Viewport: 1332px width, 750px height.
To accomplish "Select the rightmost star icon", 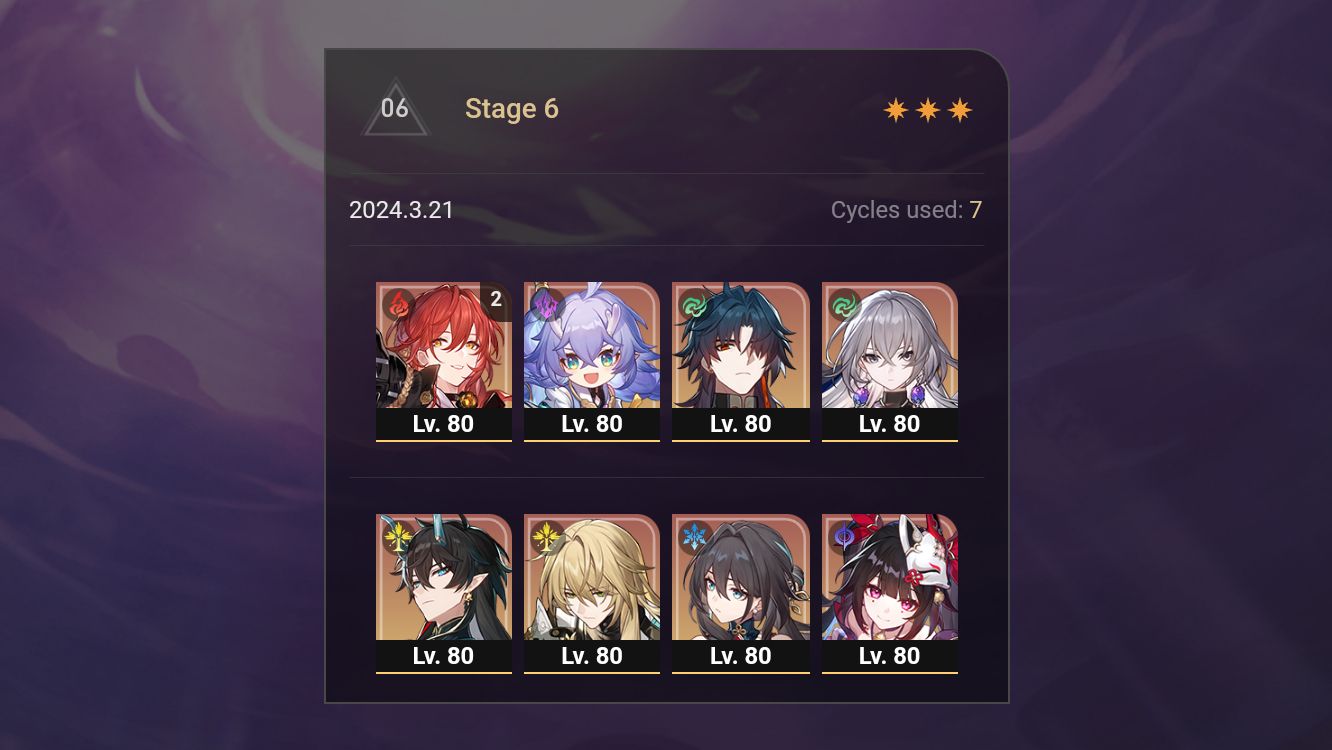I will [960, 109].
